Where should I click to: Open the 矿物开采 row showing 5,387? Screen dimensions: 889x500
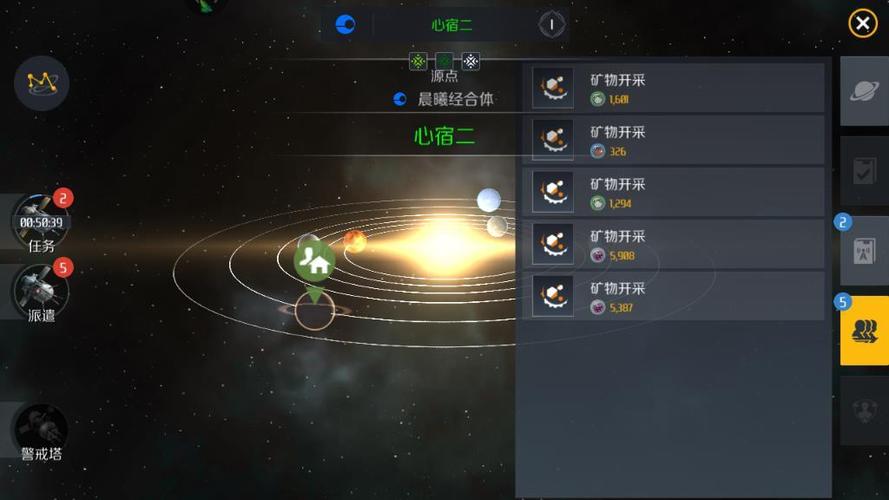[x=676, y=297]
